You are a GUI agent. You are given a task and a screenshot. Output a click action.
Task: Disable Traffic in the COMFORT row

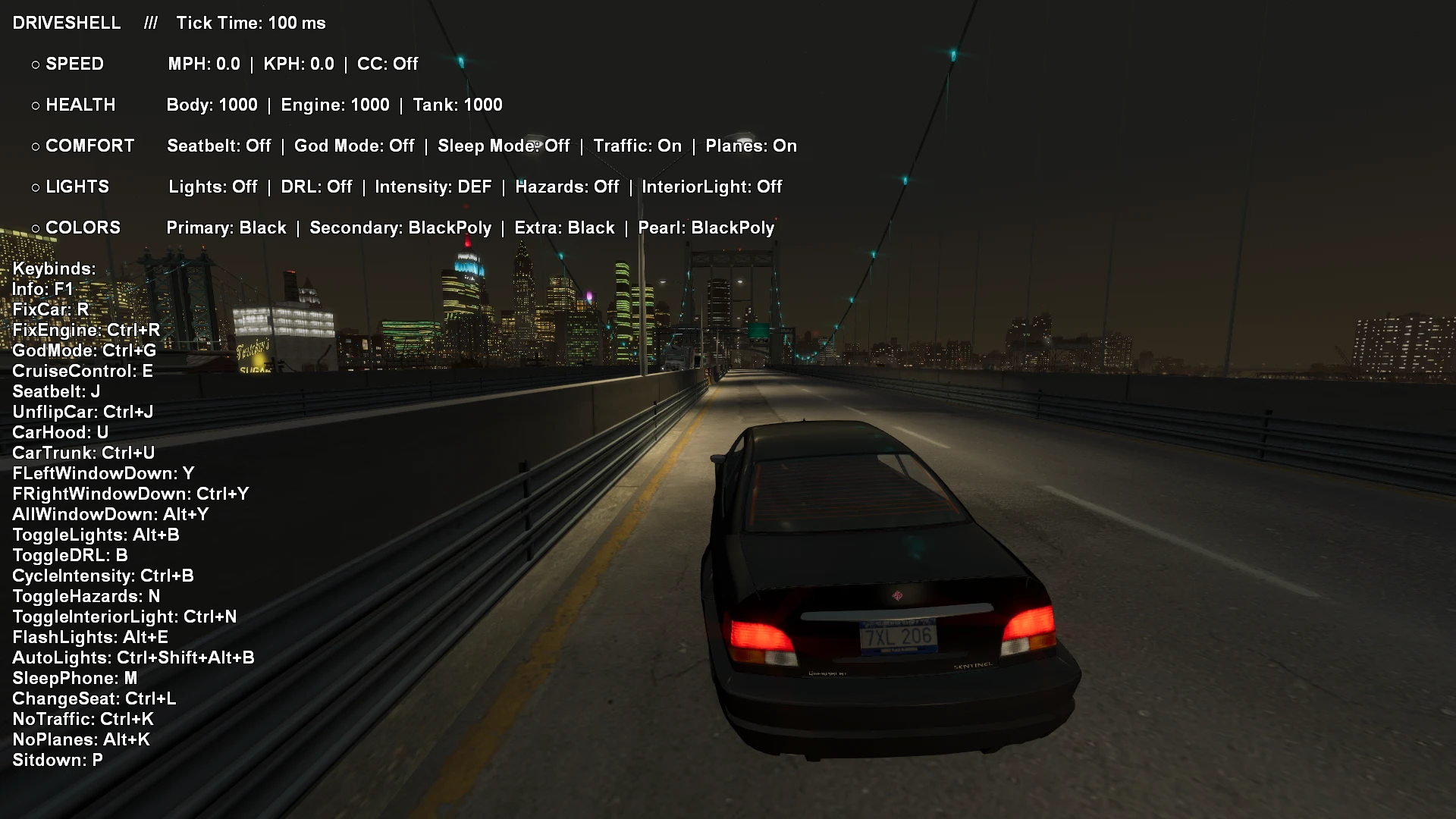639,146
